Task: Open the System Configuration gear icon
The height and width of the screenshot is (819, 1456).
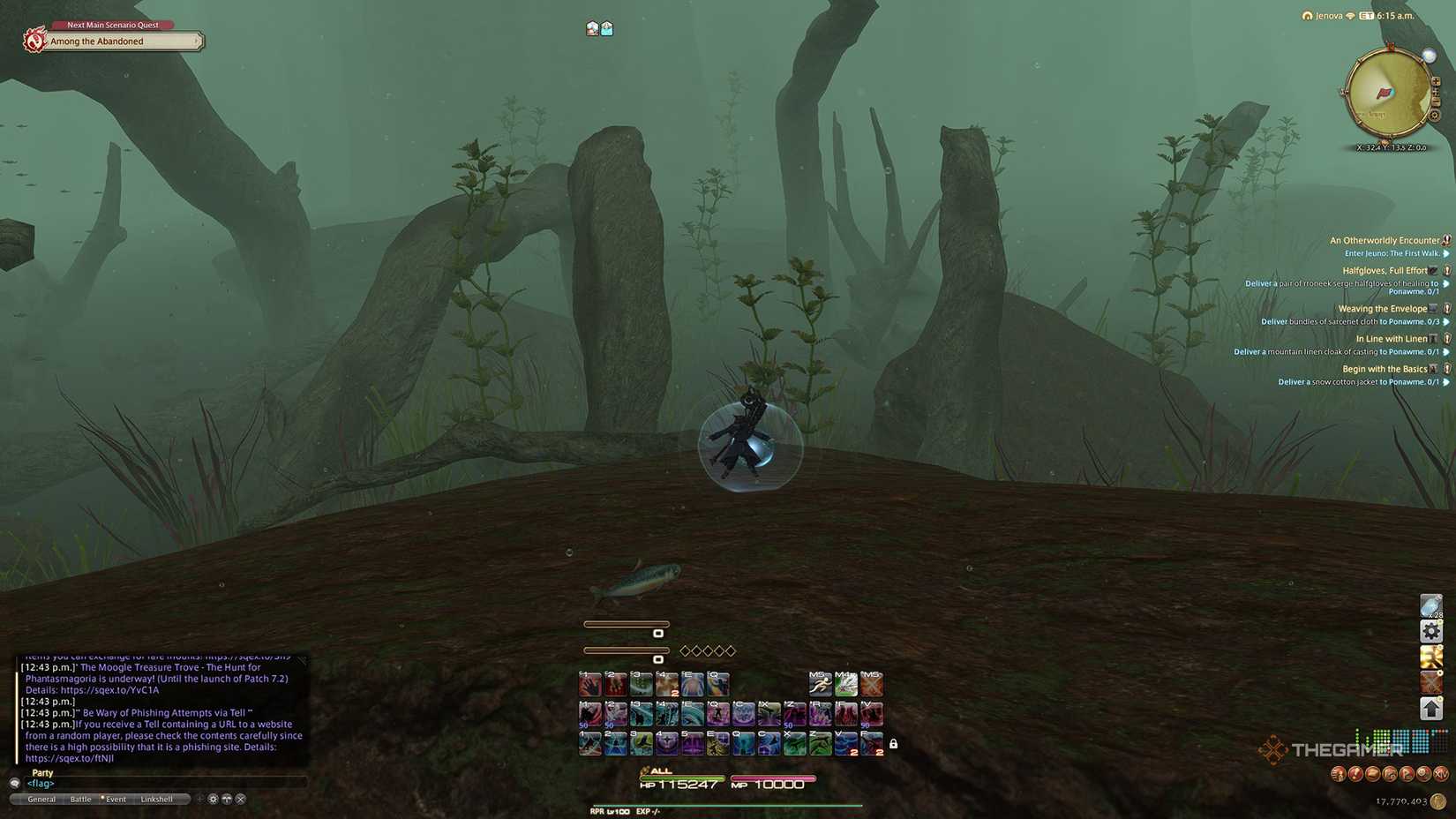Action: coord(1430,631)
